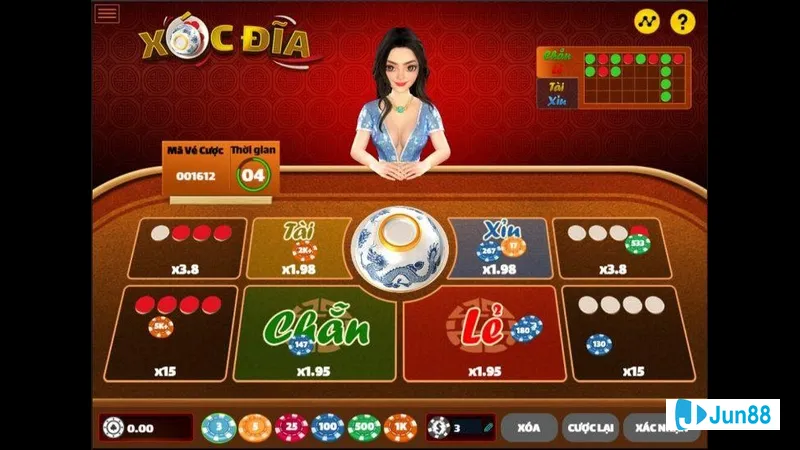The image size is (800, 450).
Task: Pick the blue 100 chip
Action: click(328, 428)
